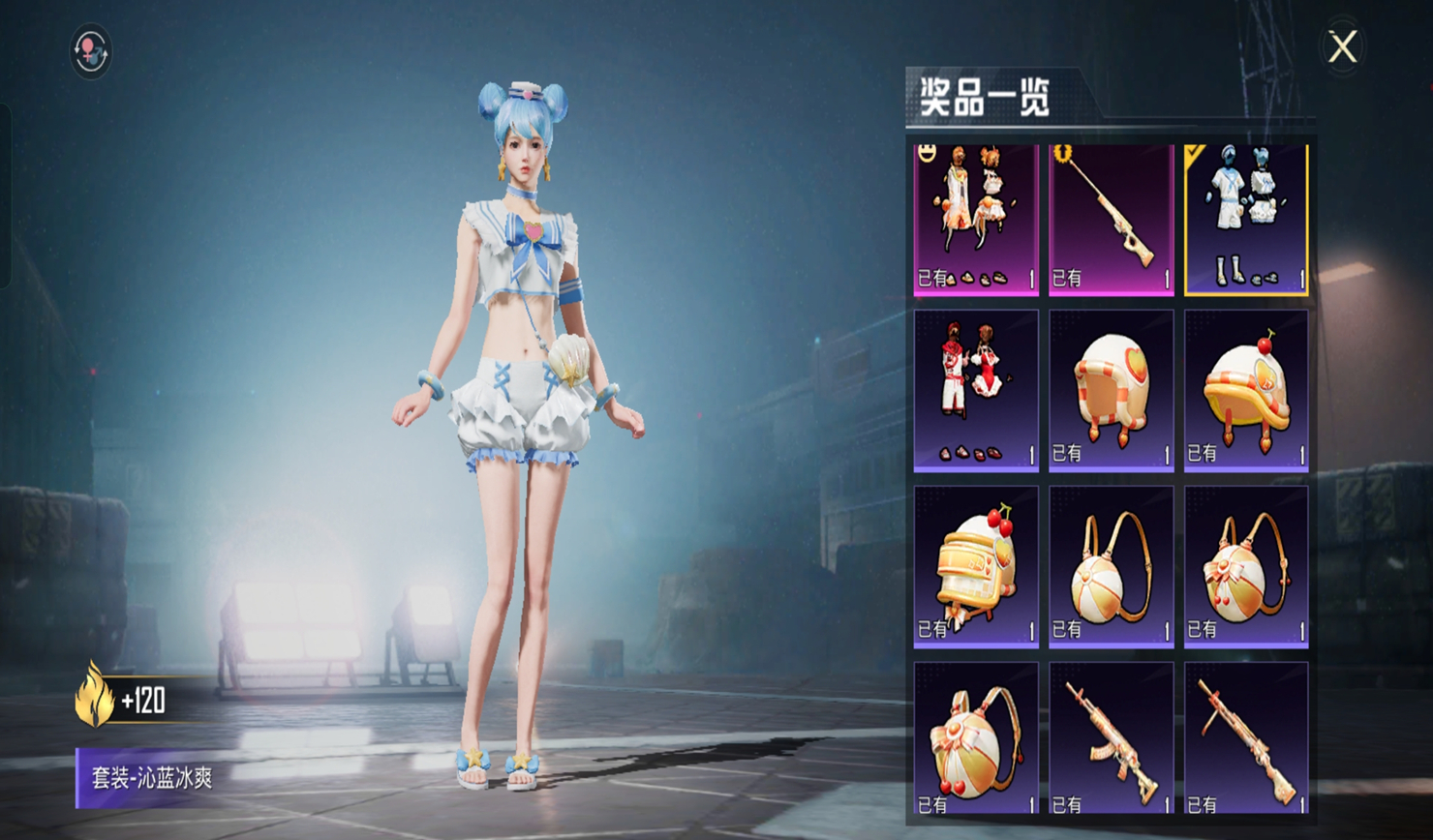1433x840 pixels.
Task: Click the checkmark on the equipped sailor suit
Action: (x=1193, y=152)
